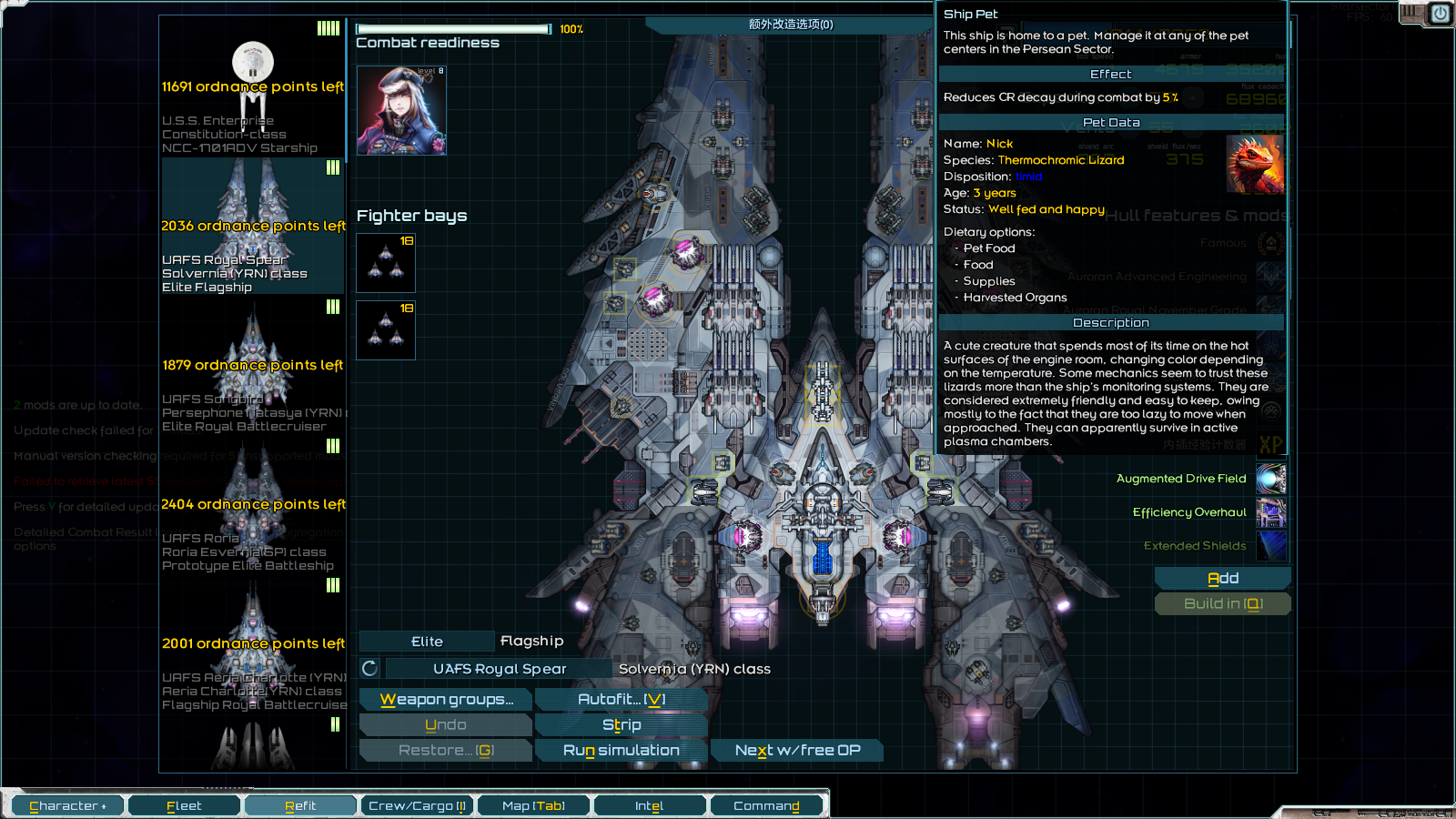Go to next ship with free OP

coord(797,750)
